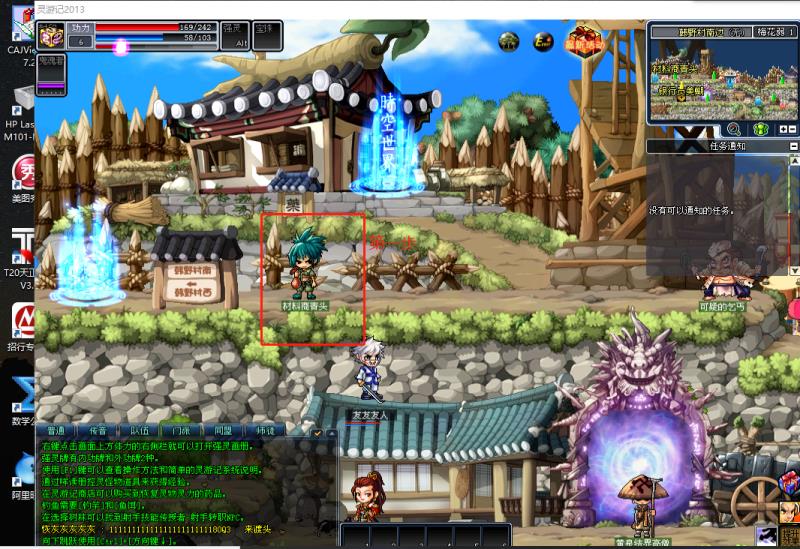
Task: Switch chat to the 传音 tab
Action: click(98, 430)
